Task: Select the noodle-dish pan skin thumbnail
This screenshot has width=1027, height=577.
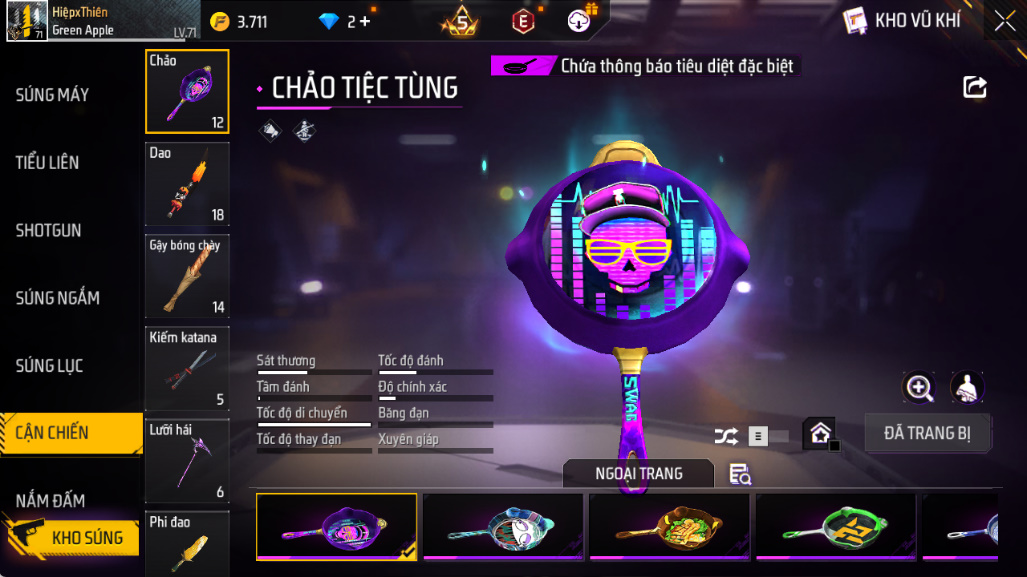Action: 669,525
